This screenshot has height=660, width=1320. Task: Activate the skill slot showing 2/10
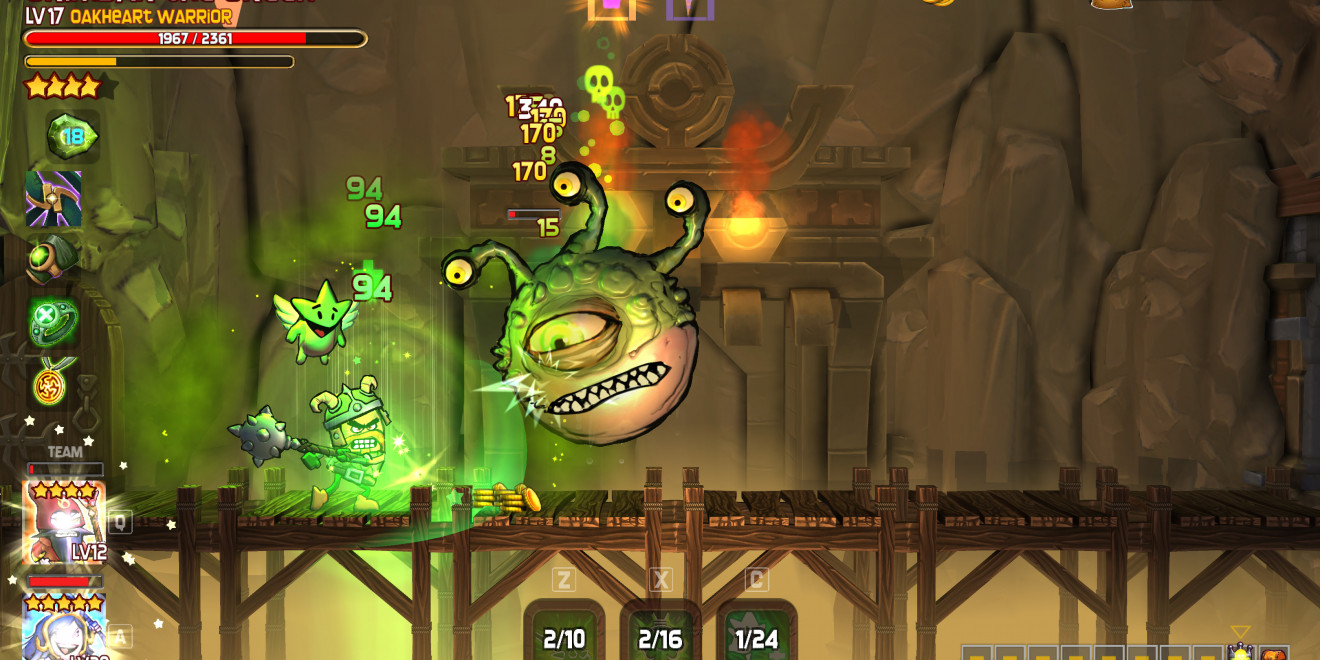[565, 632]
